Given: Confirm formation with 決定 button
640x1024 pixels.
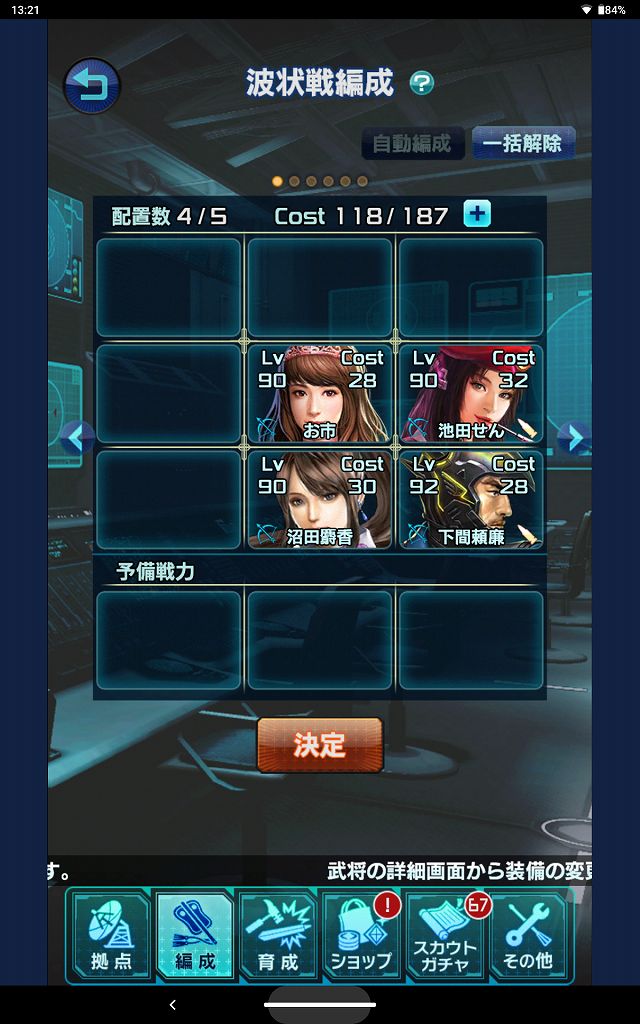Looking at the screenshot, I should (320, 745).
